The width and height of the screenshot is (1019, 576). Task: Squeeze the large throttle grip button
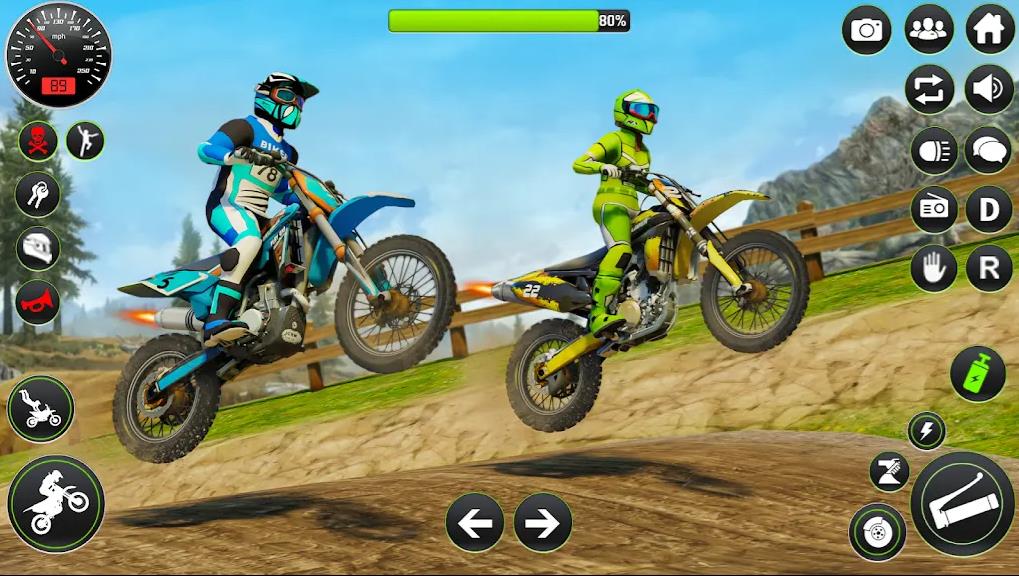(962, 501)
